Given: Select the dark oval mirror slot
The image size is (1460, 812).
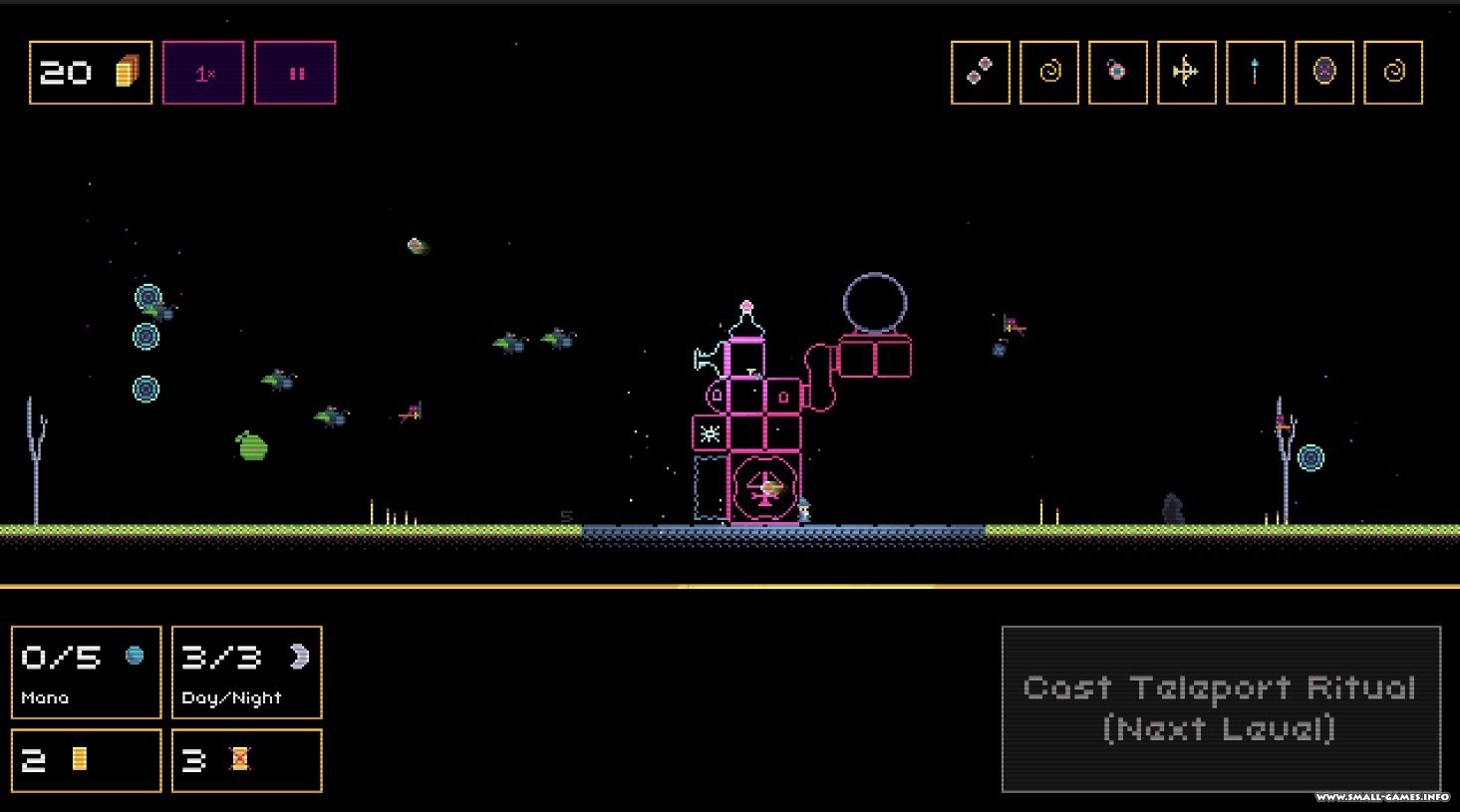Looking at the screenshot, I should pos(1323,72).
